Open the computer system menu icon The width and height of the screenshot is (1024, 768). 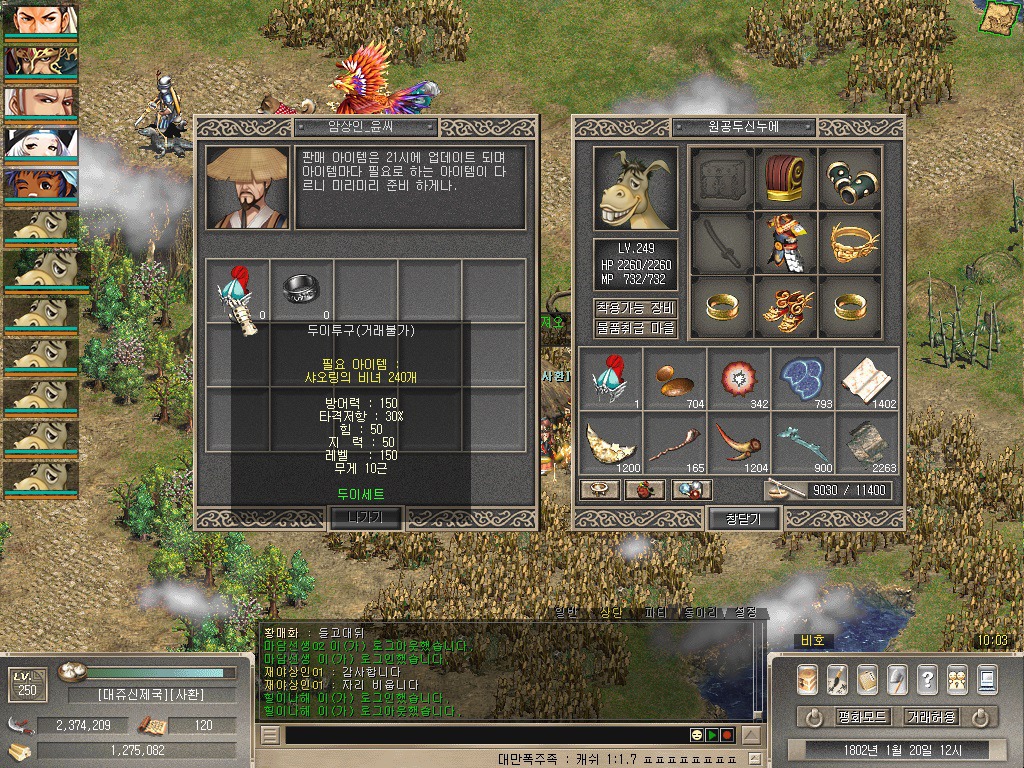(x=988, y=679)
